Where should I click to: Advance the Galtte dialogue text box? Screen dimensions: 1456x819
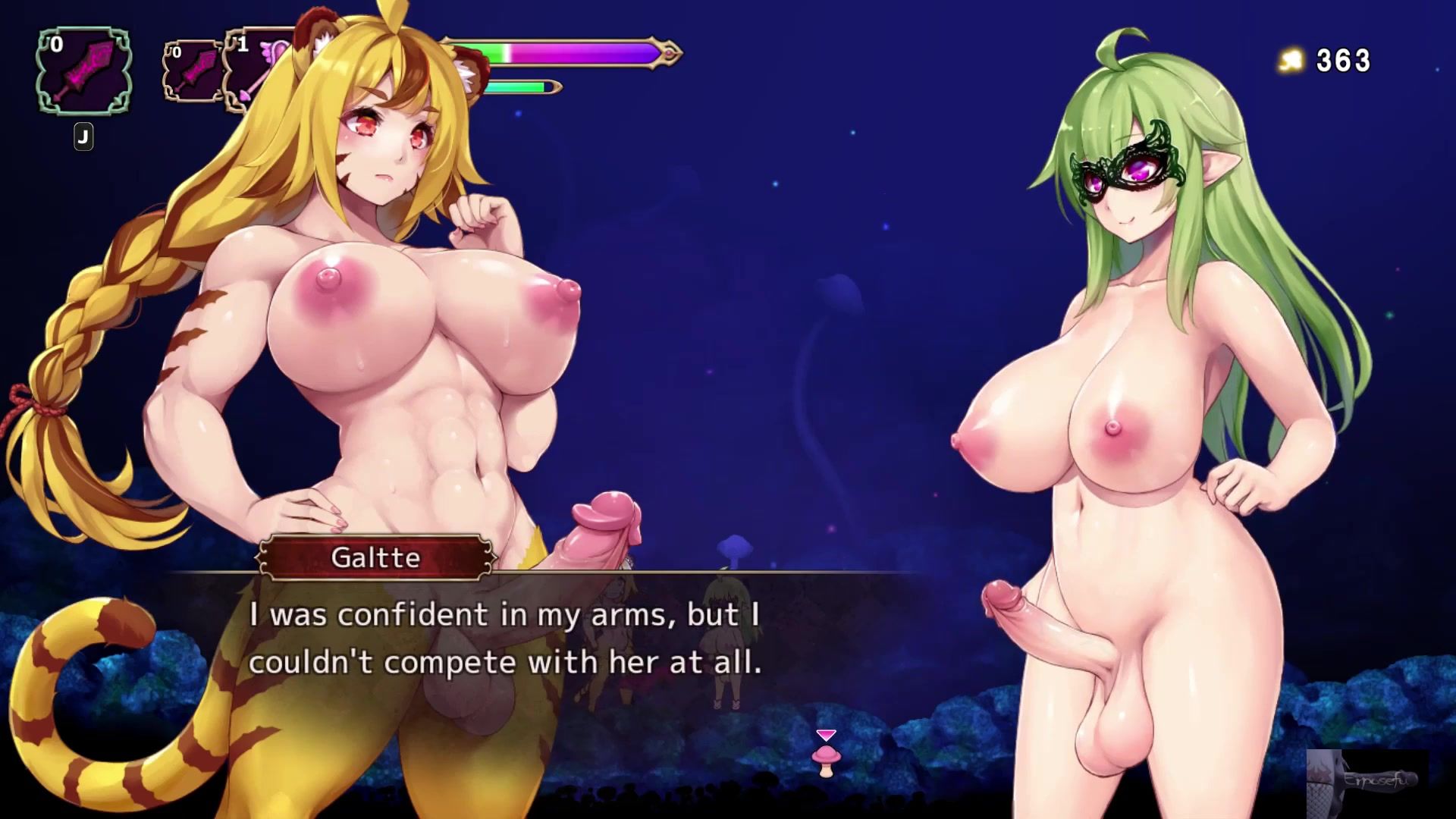pos(504,639)
